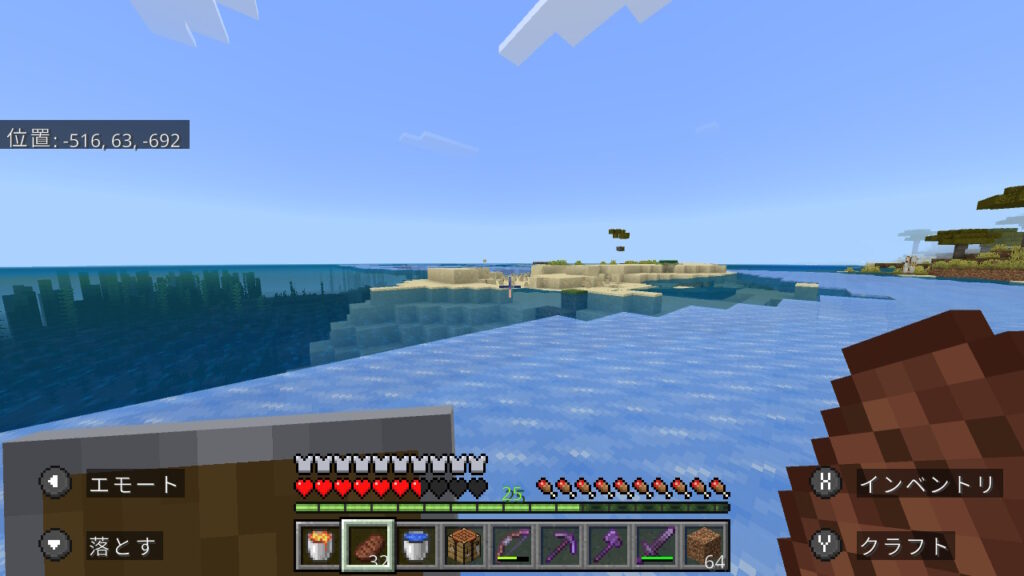Select the enchanted axe slot

(607, 546)
